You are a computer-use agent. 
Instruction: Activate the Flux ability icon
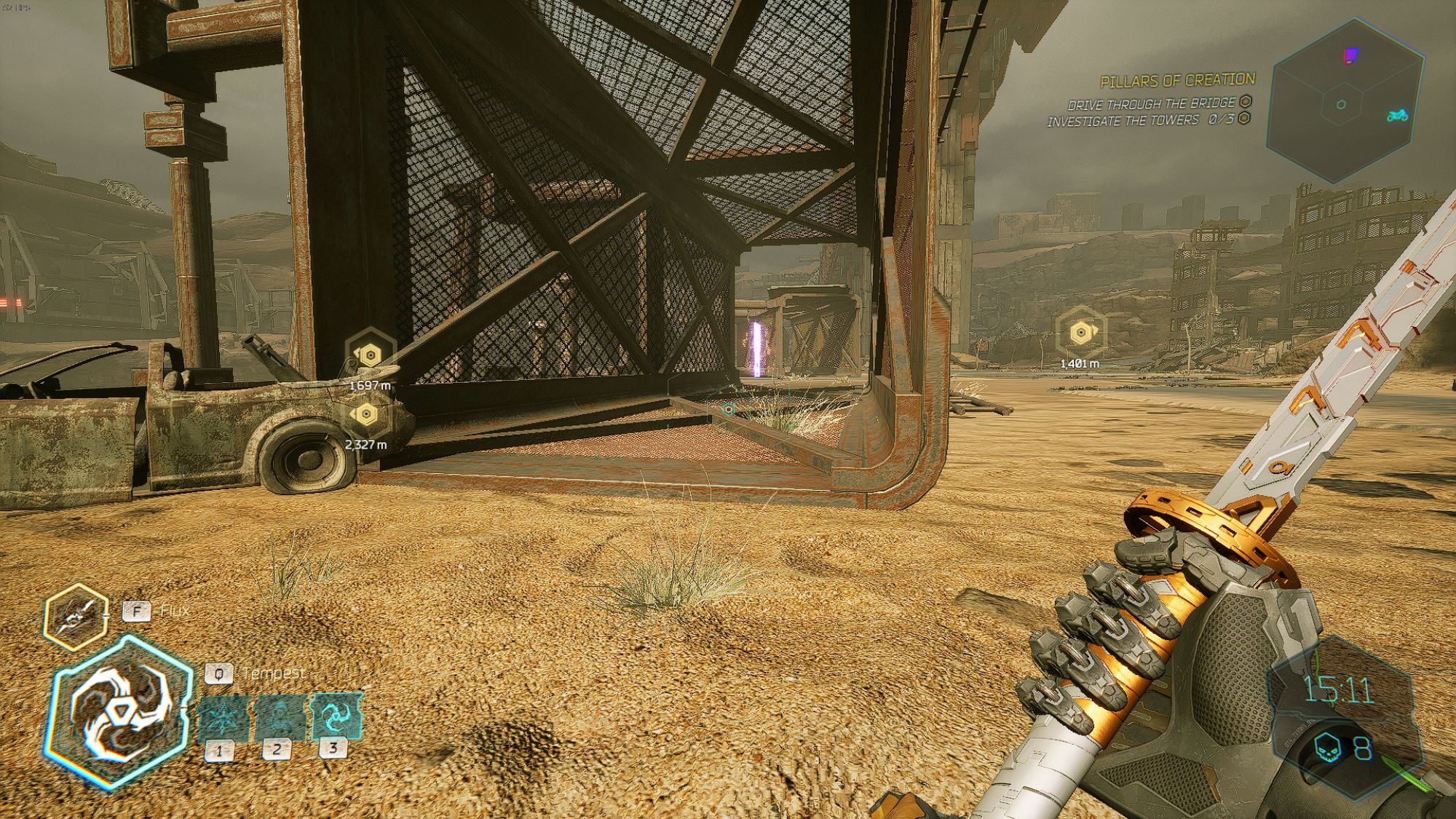click(x=76, y=617)
